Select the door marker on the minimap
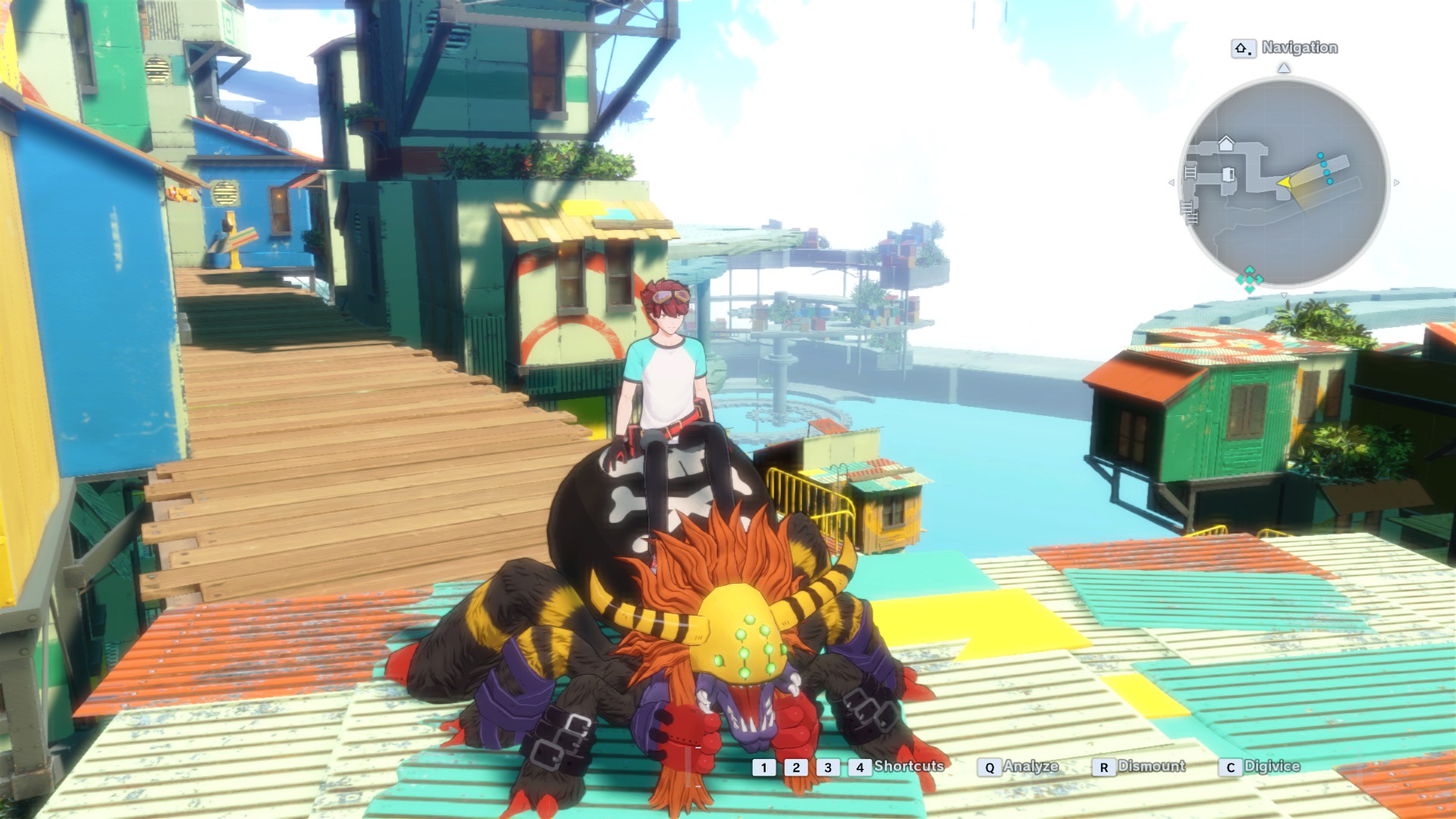 pos(1228,175)
